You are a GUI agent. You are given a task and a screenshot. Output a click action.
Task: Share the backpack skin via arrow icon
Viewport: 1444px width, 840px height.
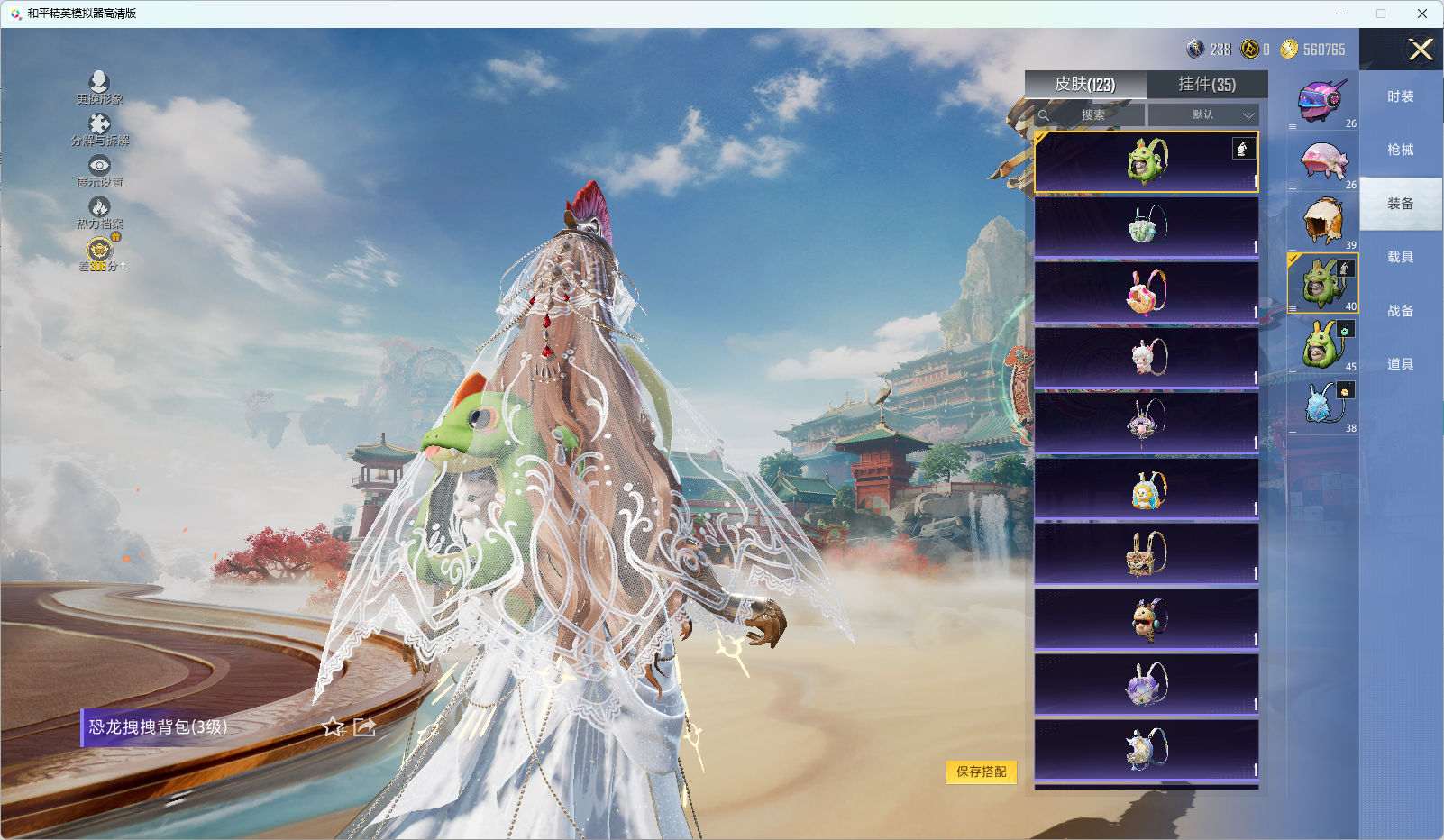[364, 727]
